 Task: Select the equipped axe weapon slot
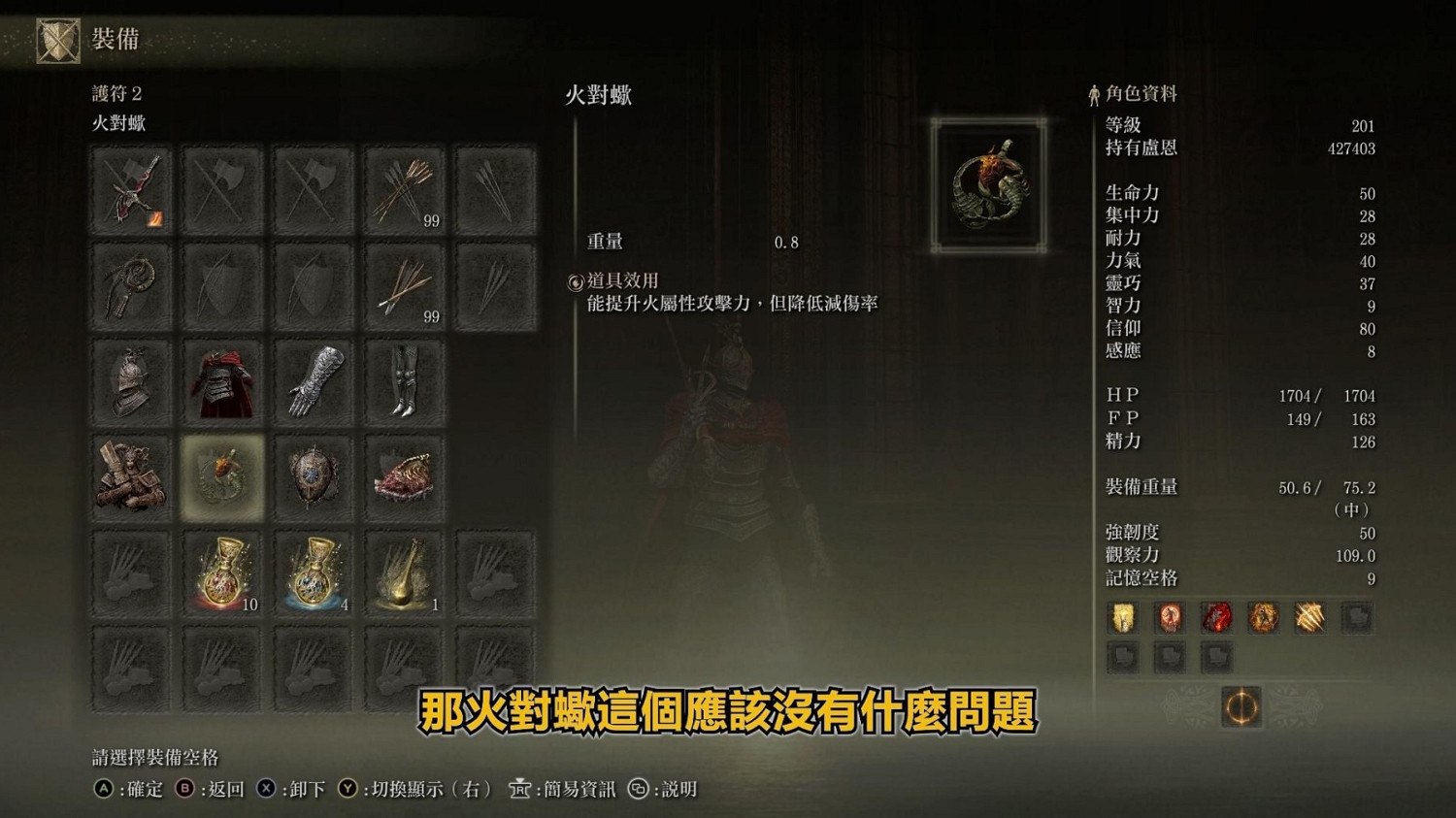[131, 189]
